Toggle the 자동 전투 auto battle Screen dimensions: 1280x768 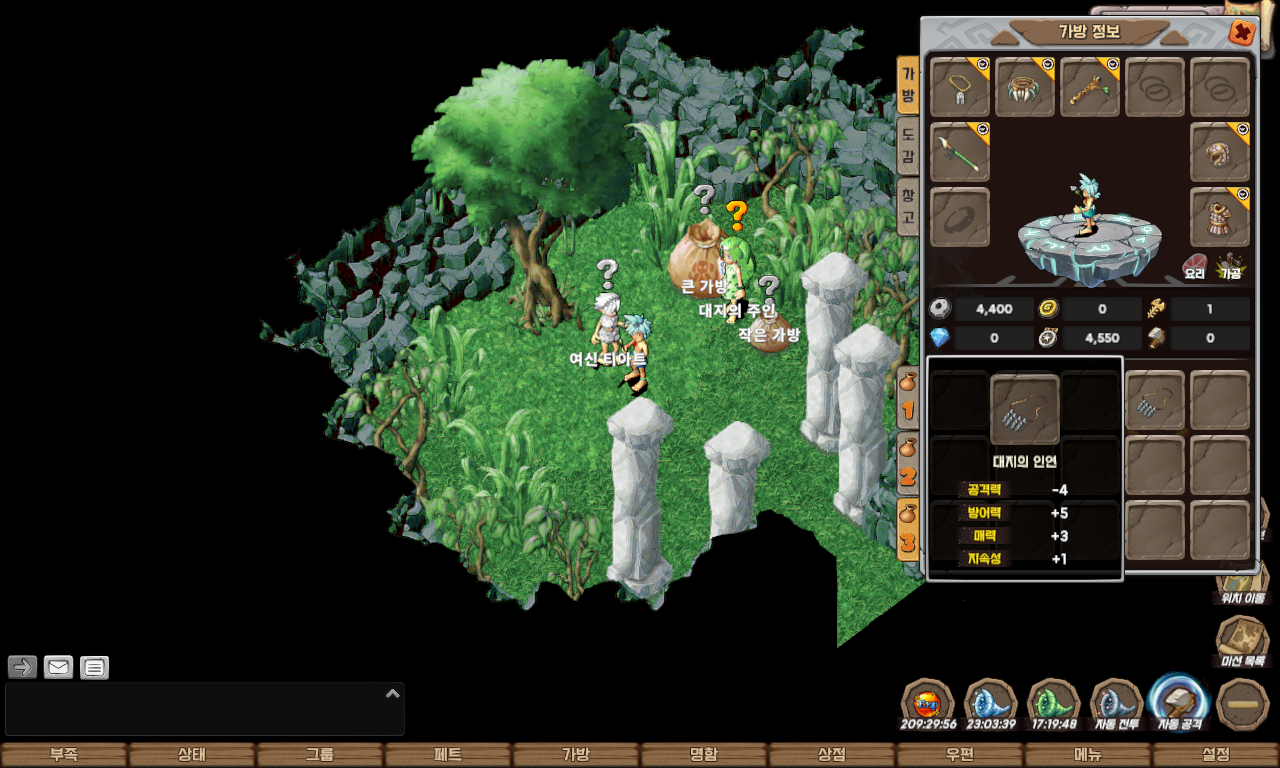[1117, 705]
